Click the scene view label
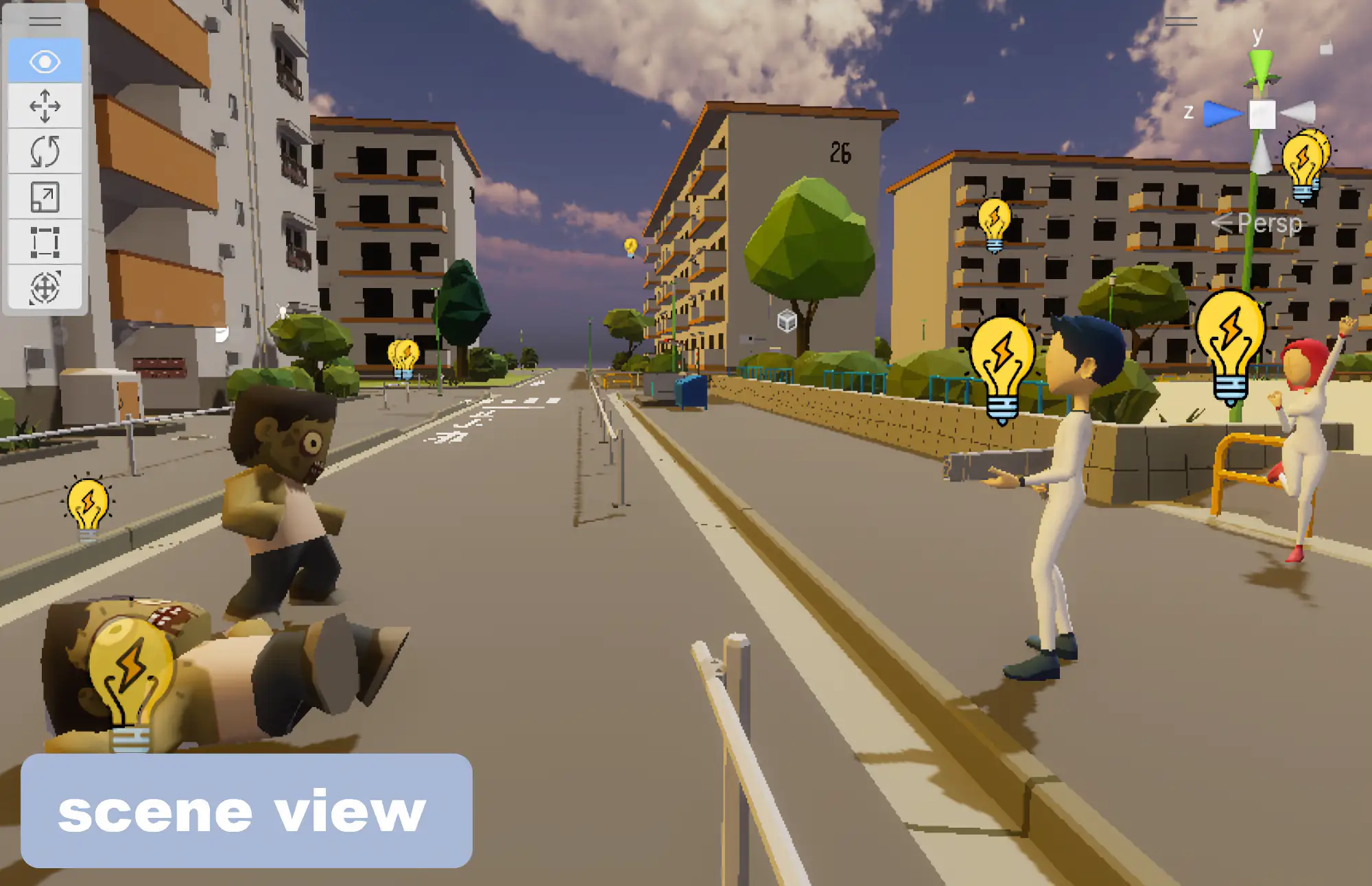 [x=244, y=813]
